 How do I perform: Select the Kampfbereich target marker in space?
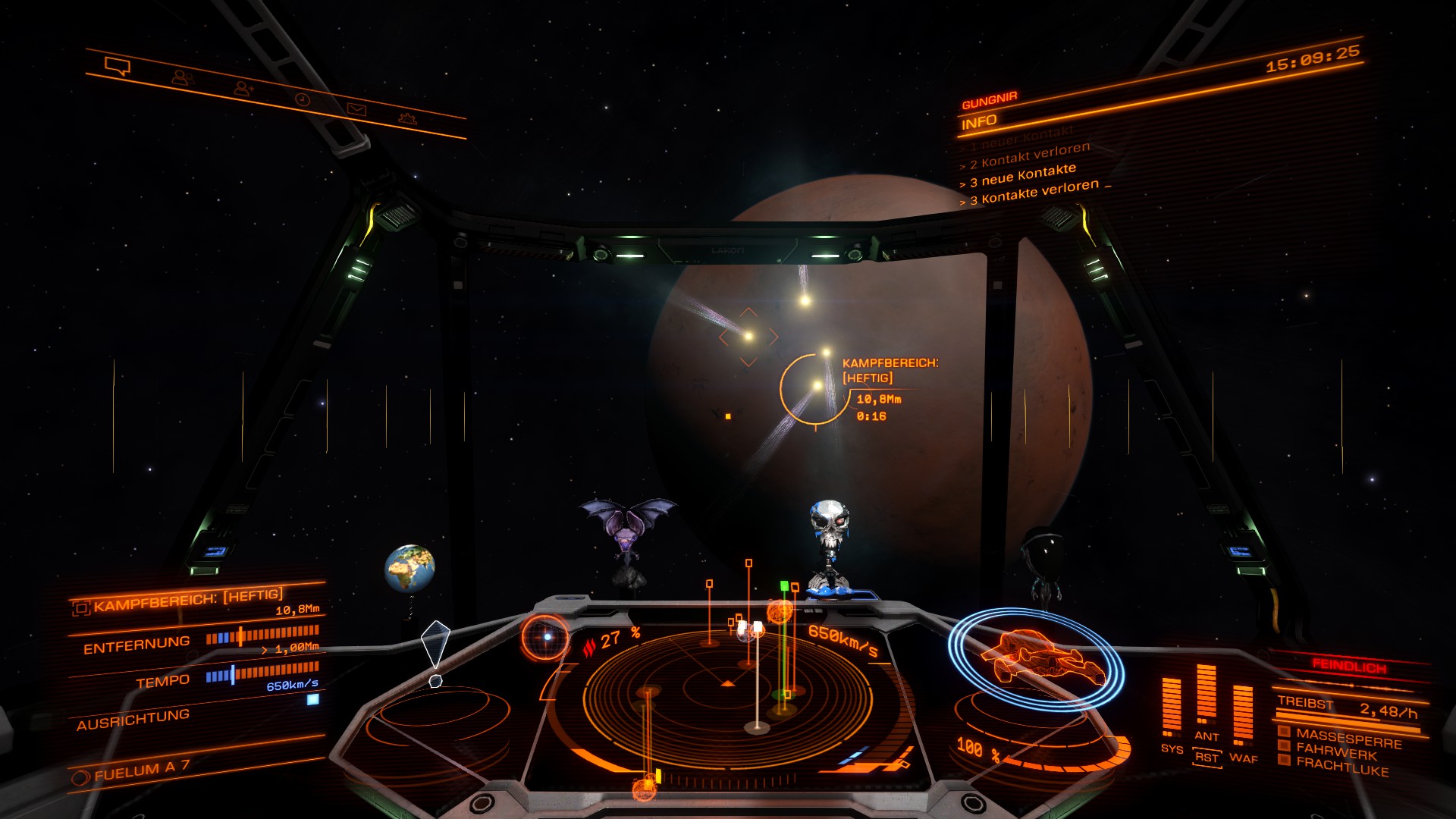pos(816,388)
